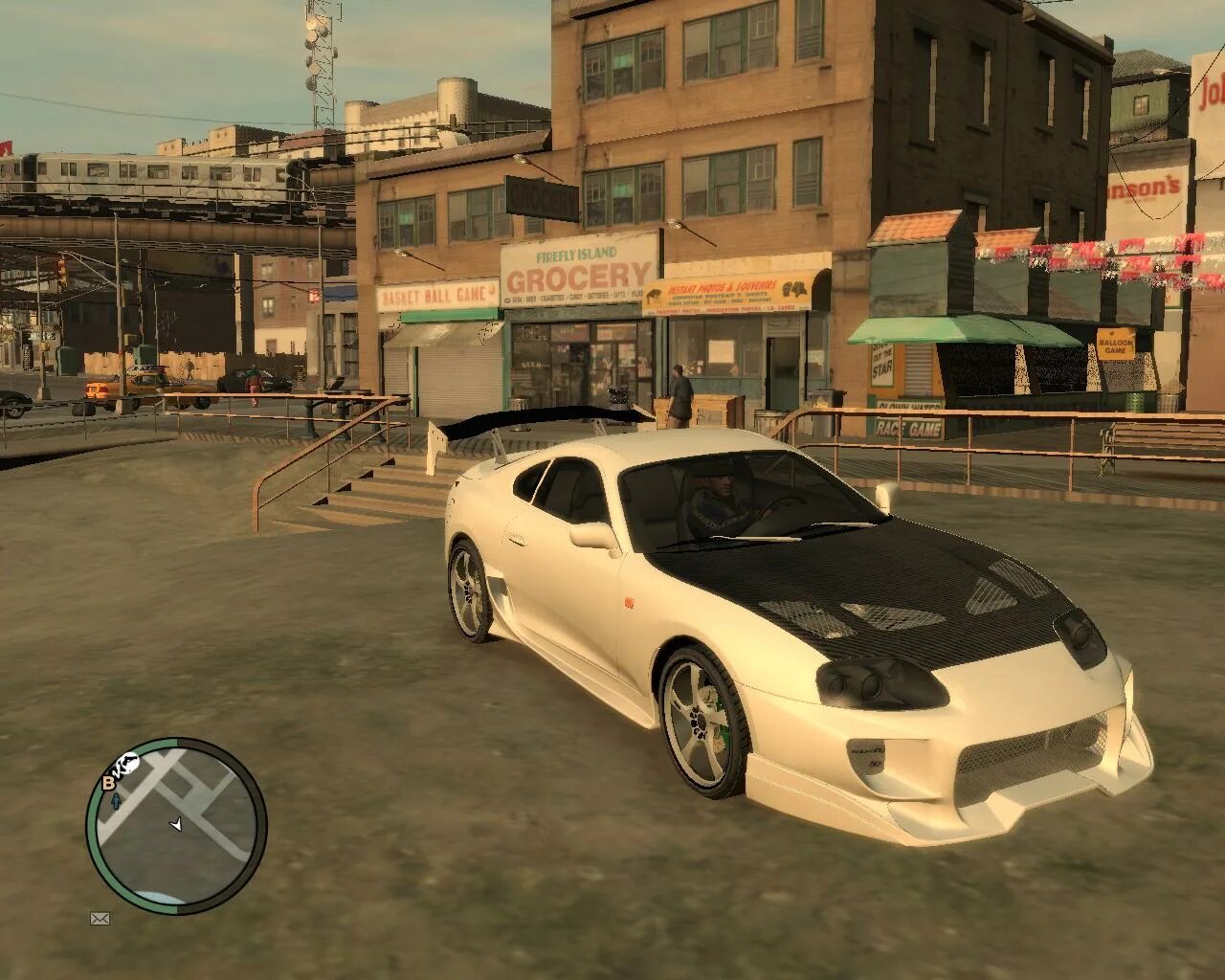
Task: Click the Clown Water game banner
Action: [908, 405]
